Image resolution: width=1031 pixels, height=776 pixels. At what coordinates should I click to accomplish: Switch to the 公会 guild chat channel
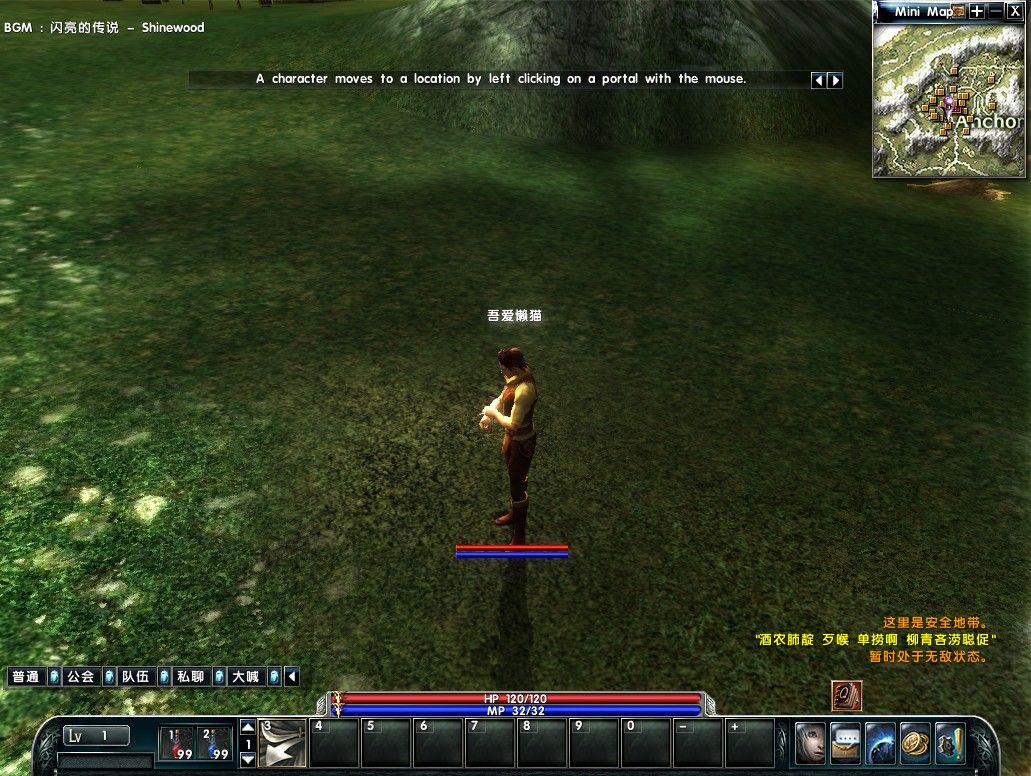(x=80, y=677)
